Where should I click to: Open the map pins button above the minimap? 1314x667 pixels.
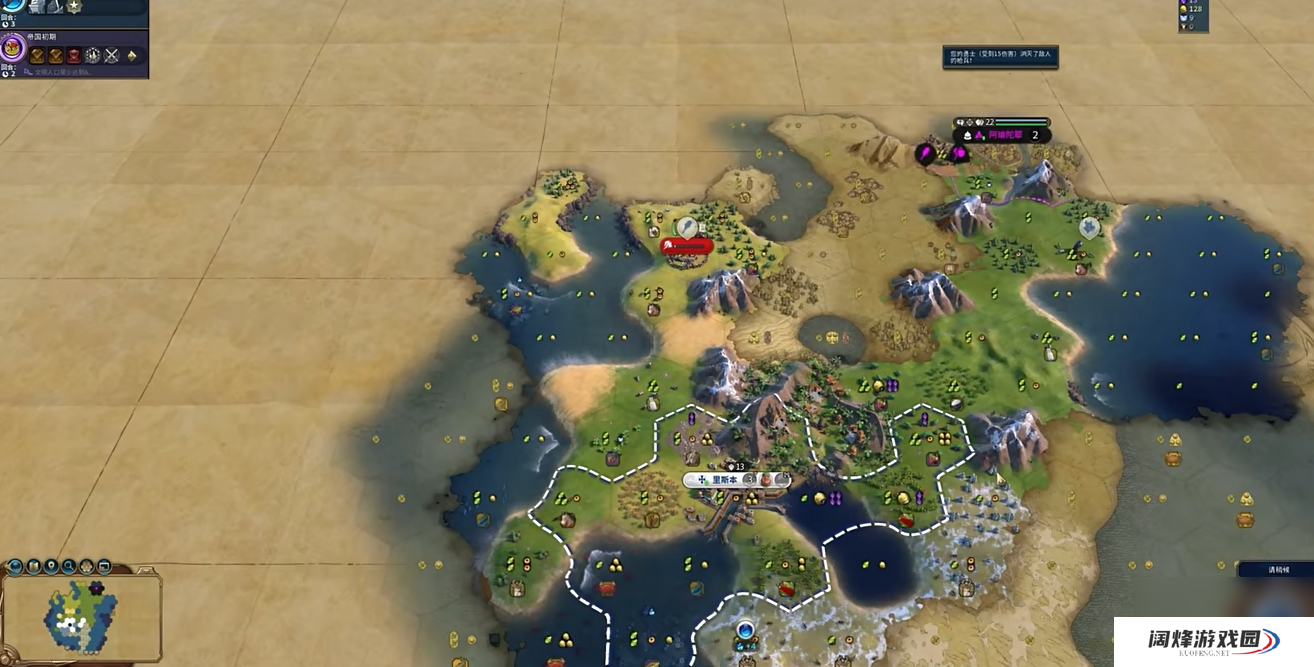(x=52, y=567)
